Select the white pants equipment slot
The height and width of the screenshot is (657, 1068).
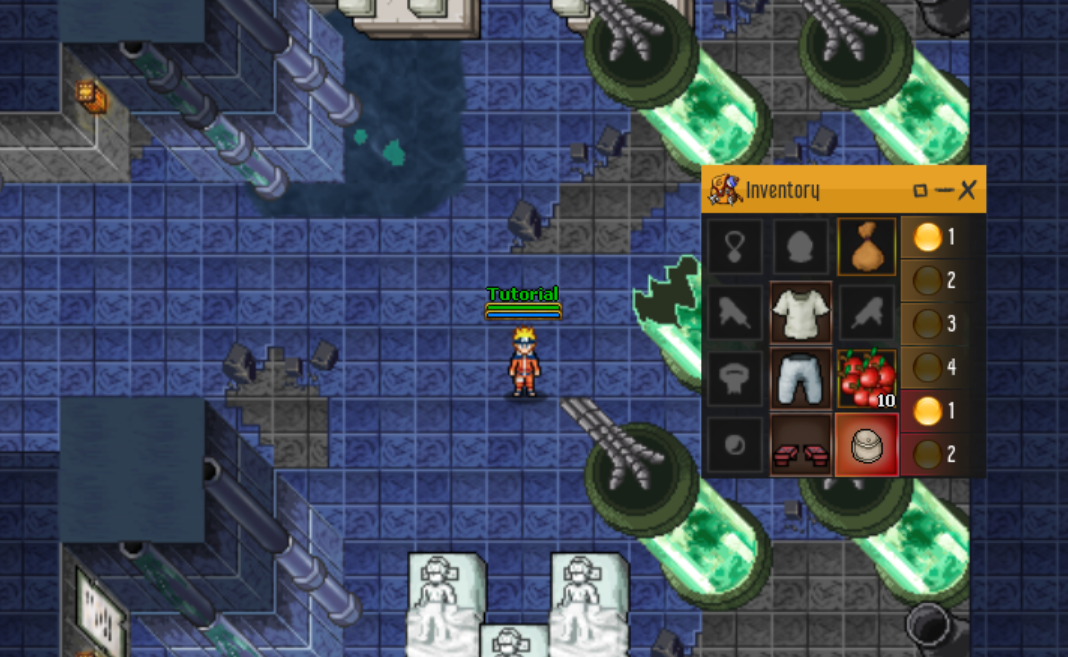point(801,378)
